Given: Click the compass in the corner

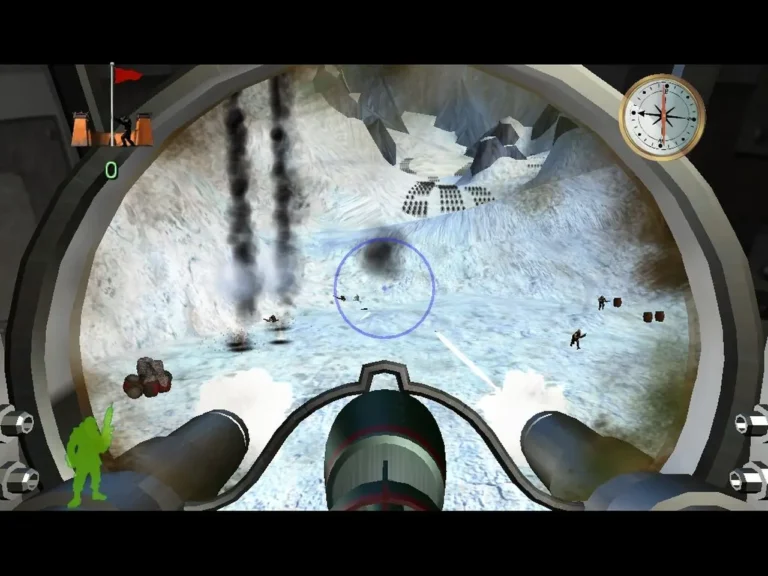Looking at the screenshot, I should coord(662,117).
